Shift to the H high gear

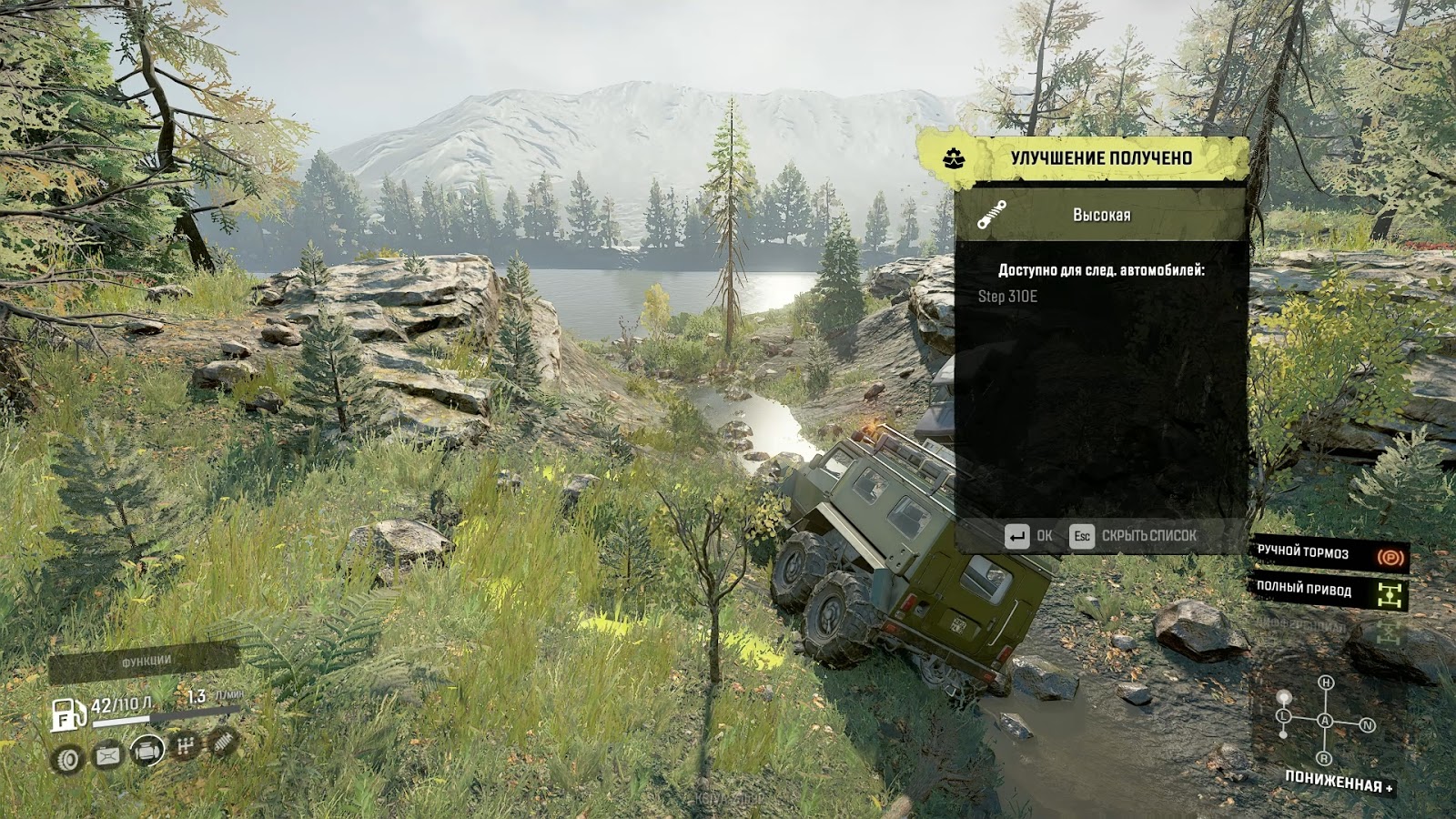pyautogui.click(x=1326, y=682)
